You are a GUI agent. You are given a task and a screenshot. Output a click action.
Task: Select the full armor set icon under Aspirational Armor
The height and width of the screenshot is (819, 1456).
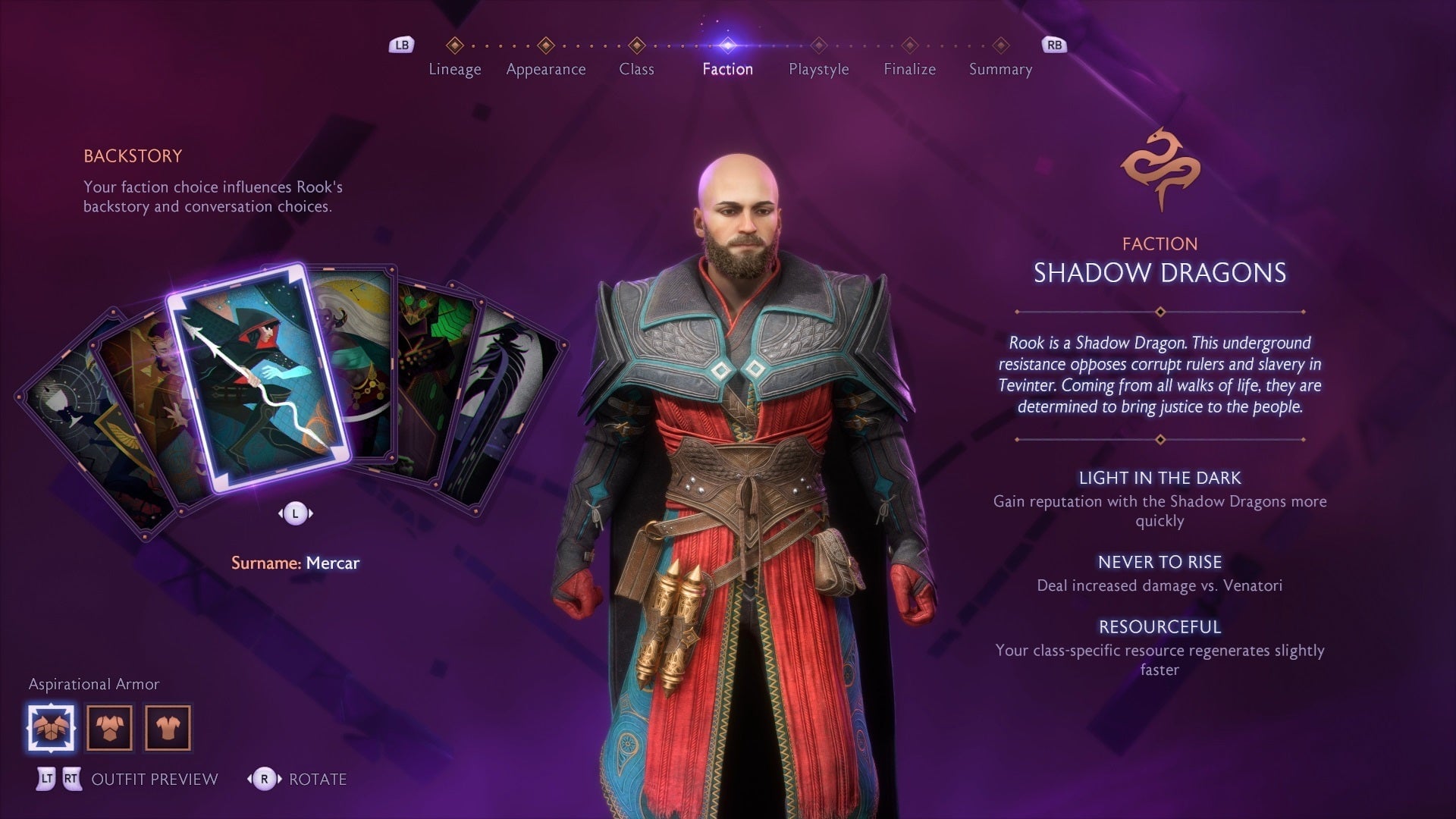pos(51,726)
